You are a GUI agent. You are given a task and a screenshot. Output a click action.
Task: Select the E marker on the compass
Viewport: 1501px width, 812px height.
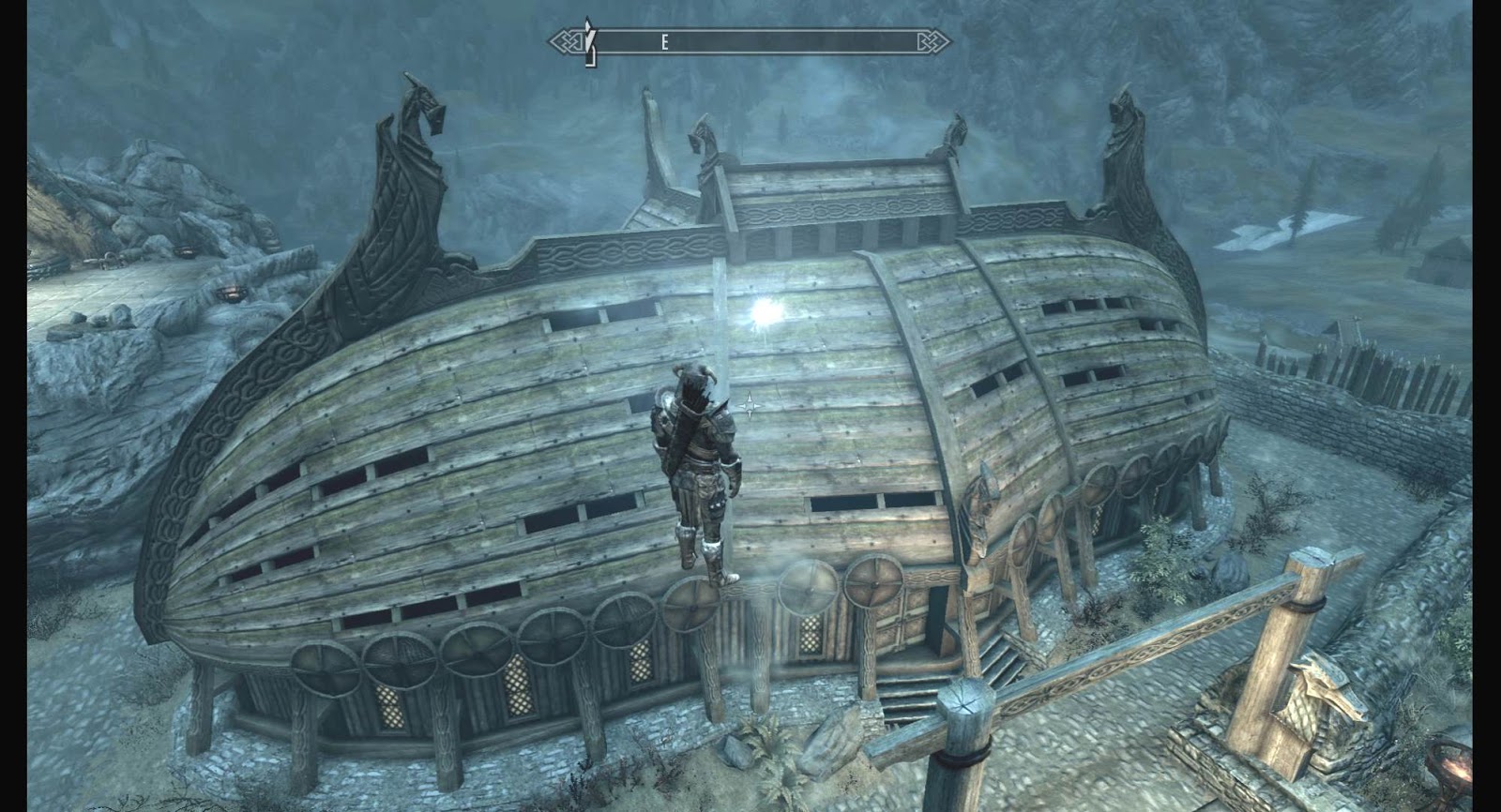(665, 40)
